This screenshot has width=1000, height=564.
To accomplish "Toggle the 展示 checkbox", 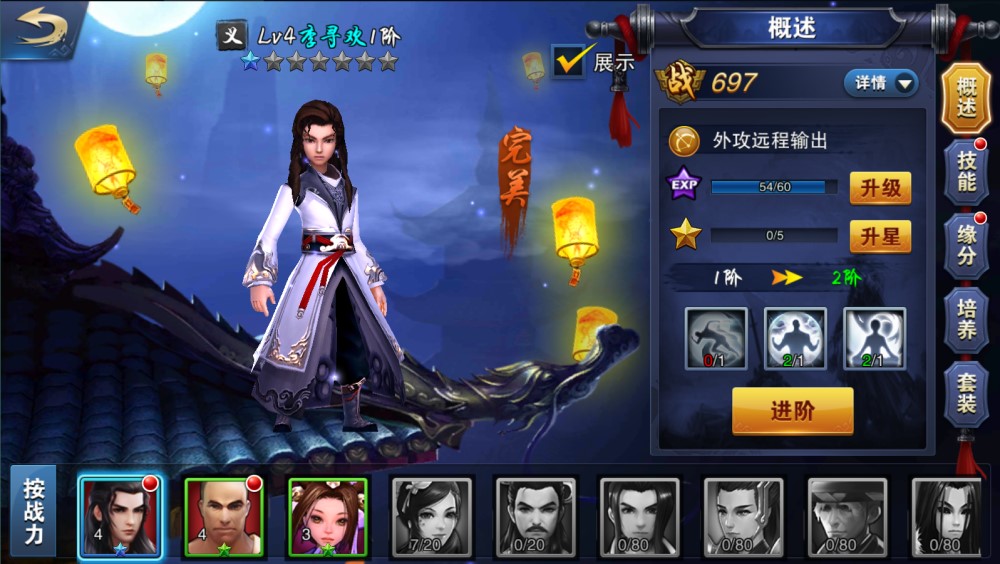I will [569, 61].
